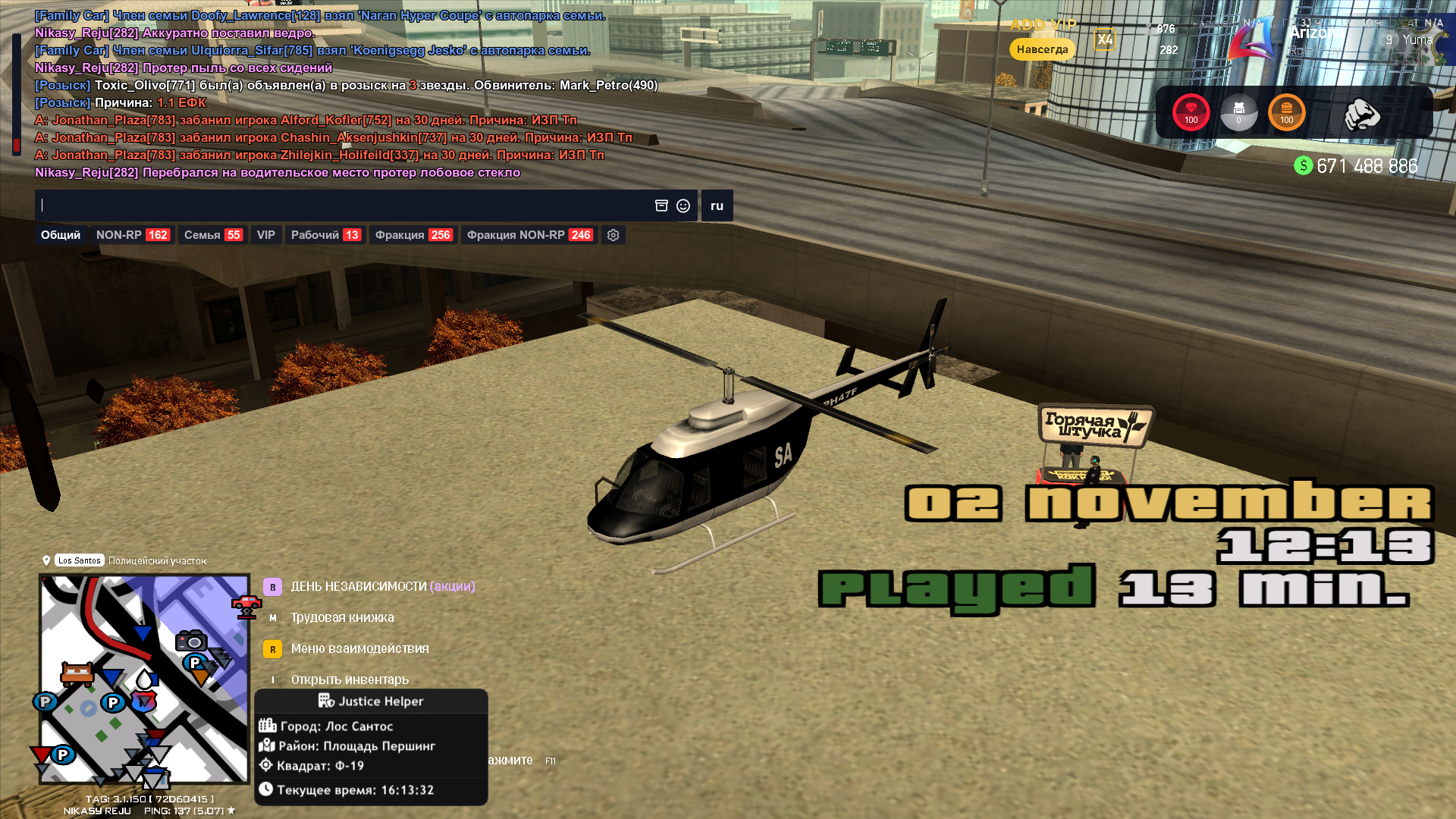
Task: Switch to the Общий chat tab
Action: point(61,235)
